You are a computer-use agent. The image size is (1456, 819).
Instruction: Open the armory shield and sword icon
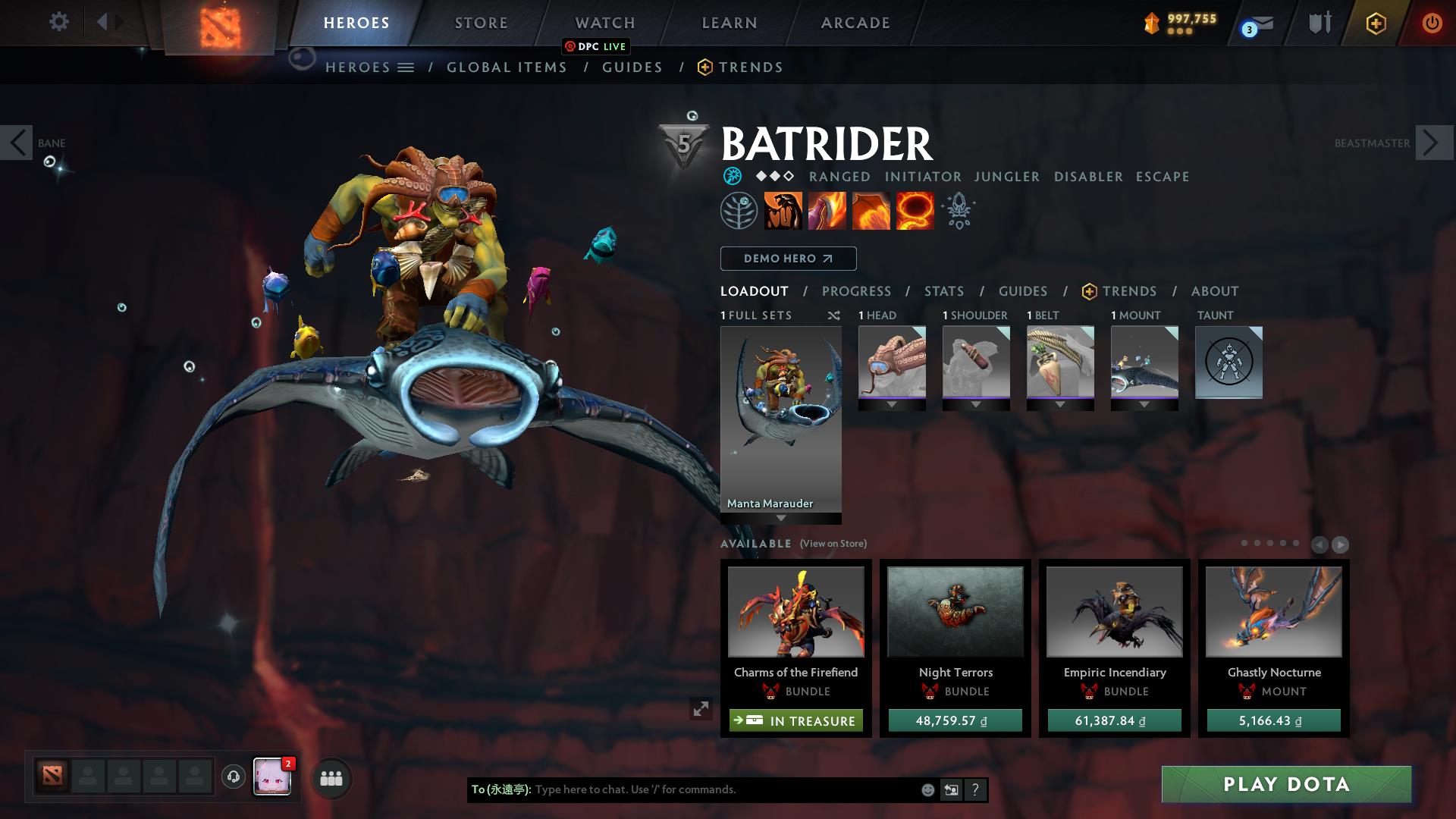[x=1319, y=23]
